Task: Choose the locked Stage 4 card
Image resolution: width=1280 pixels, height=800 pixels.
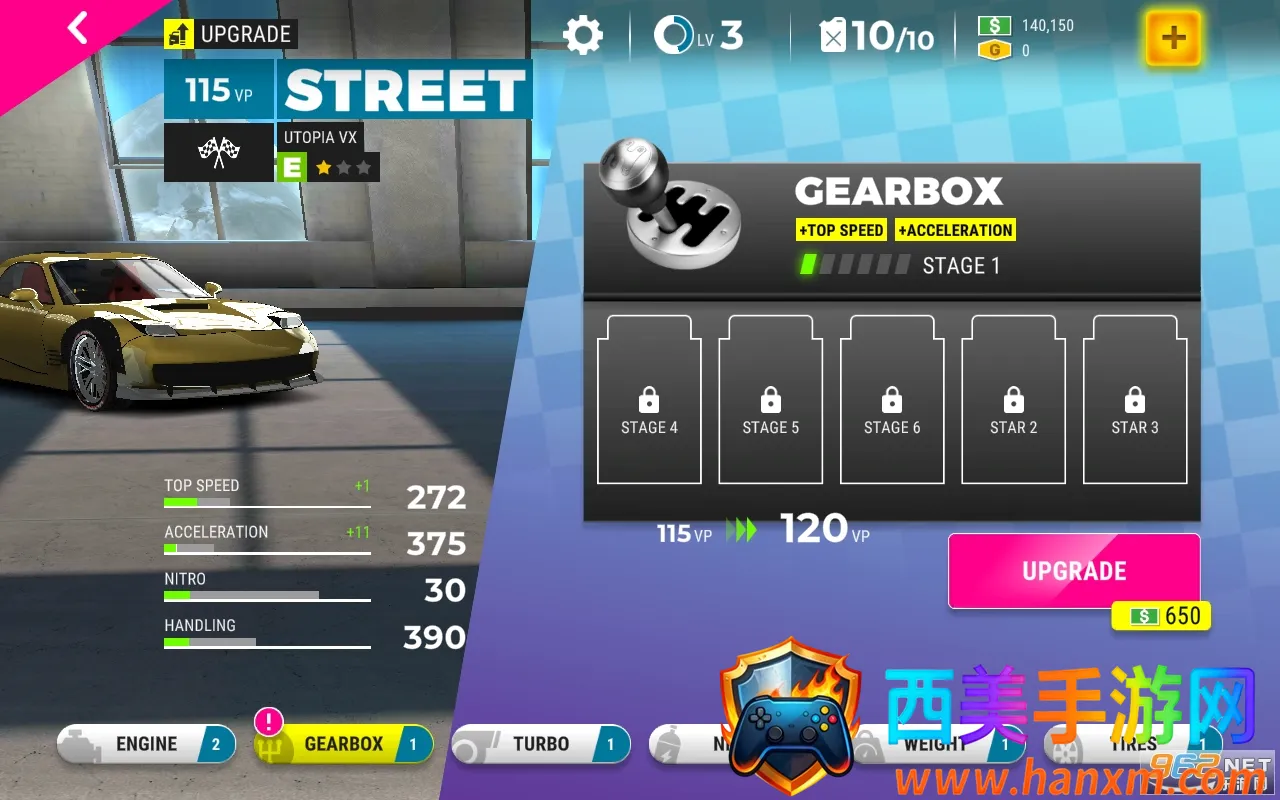Action: coord(649,400)
